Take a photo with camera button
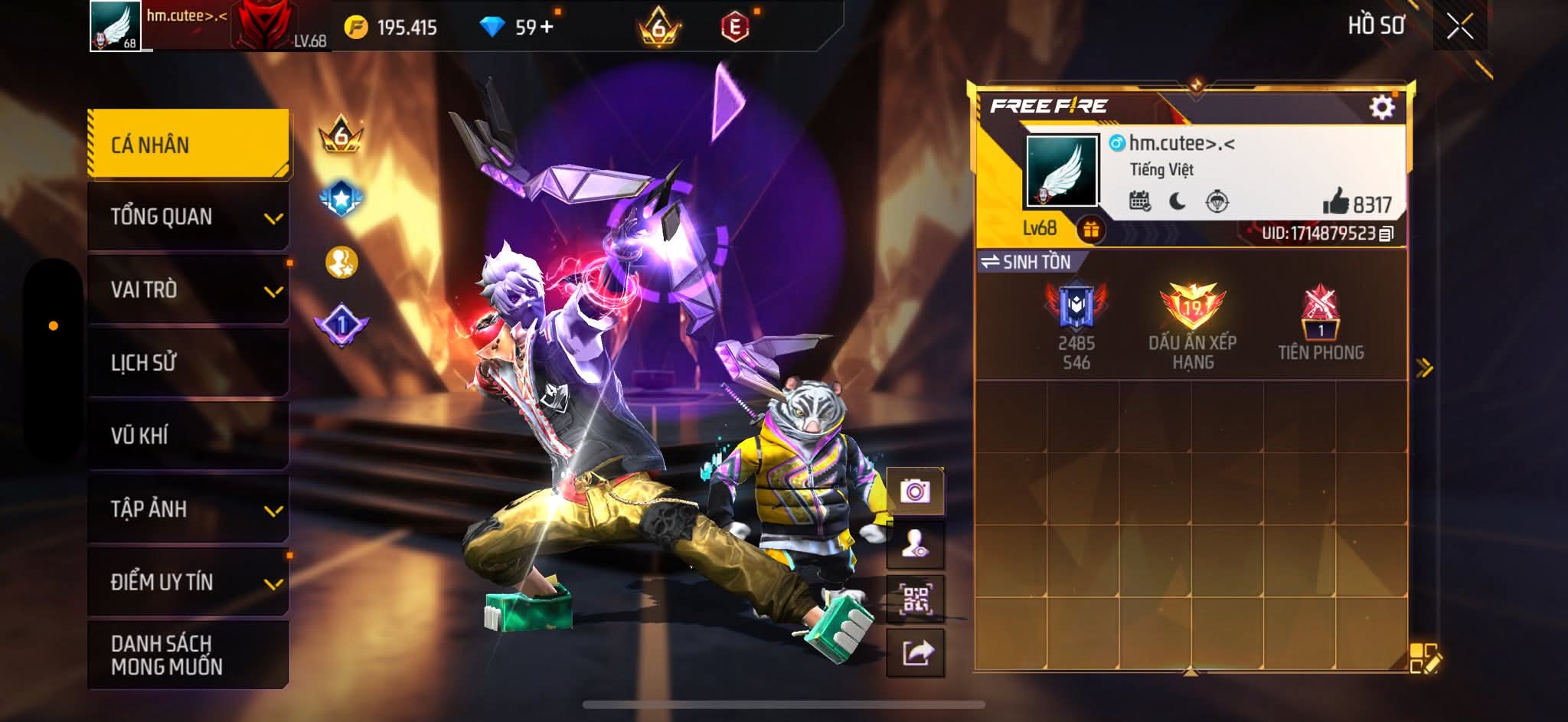The image size is (1568, 722). click(915, 491)
